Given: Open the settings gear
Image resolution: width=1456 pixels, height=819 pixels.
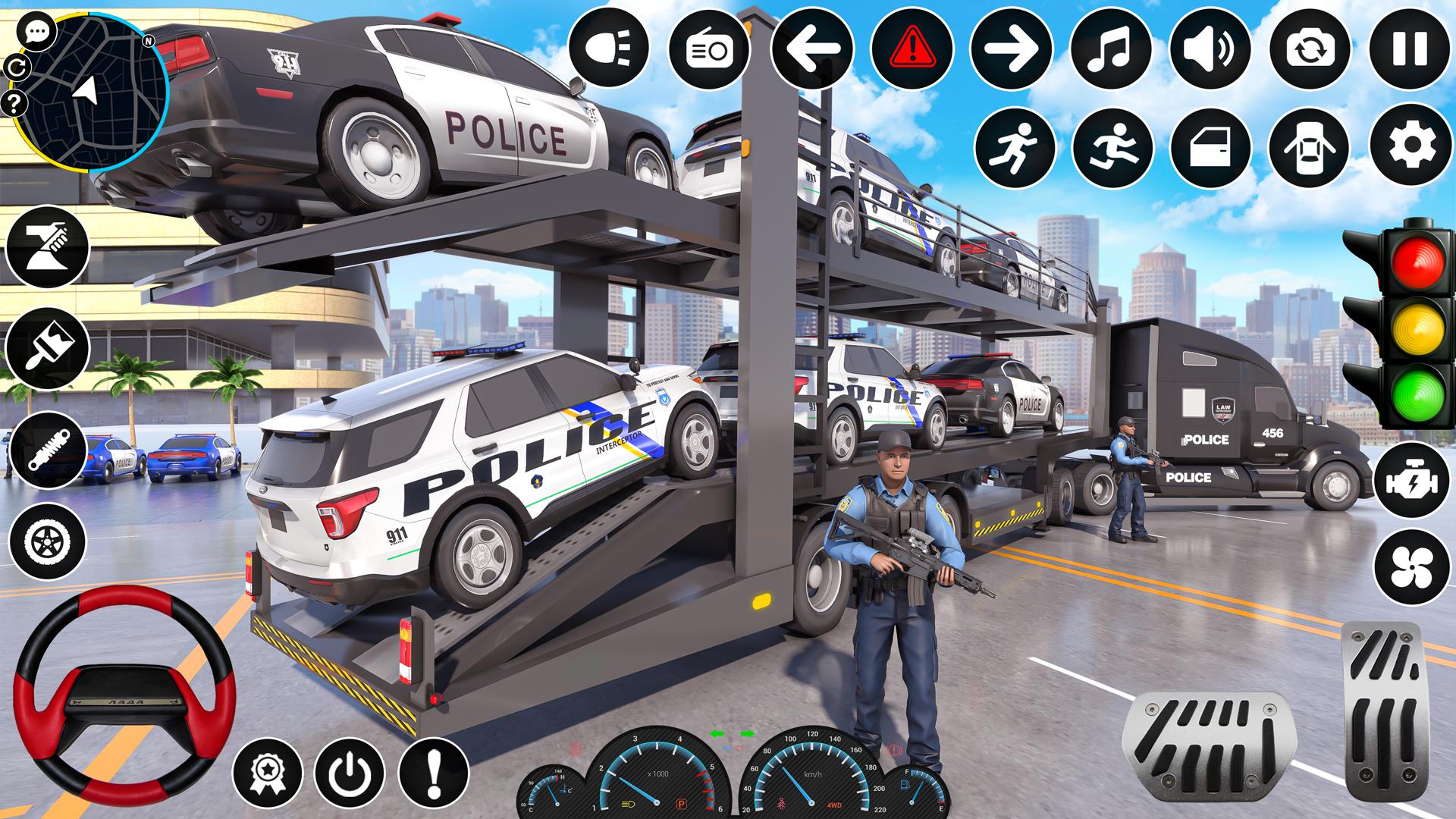Looking at the screenshot, I should pyautogui.click(x=1410, y=146).
